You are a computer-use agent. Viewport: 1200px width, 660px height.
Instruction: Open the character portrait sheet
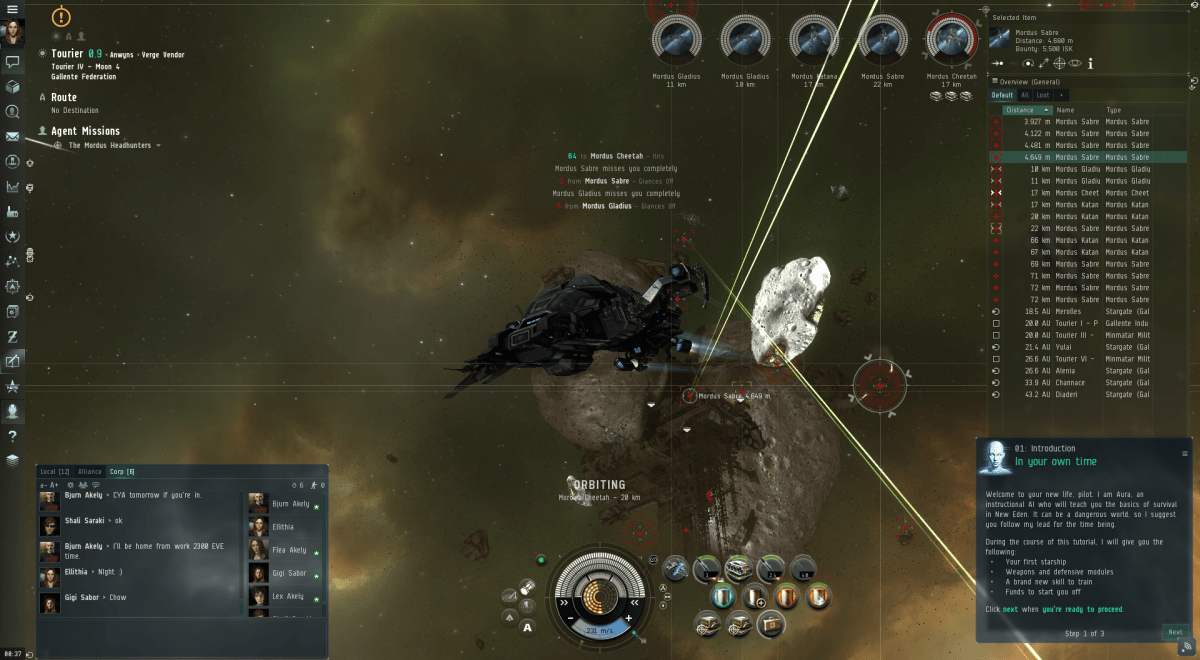[x=13, y=32]
